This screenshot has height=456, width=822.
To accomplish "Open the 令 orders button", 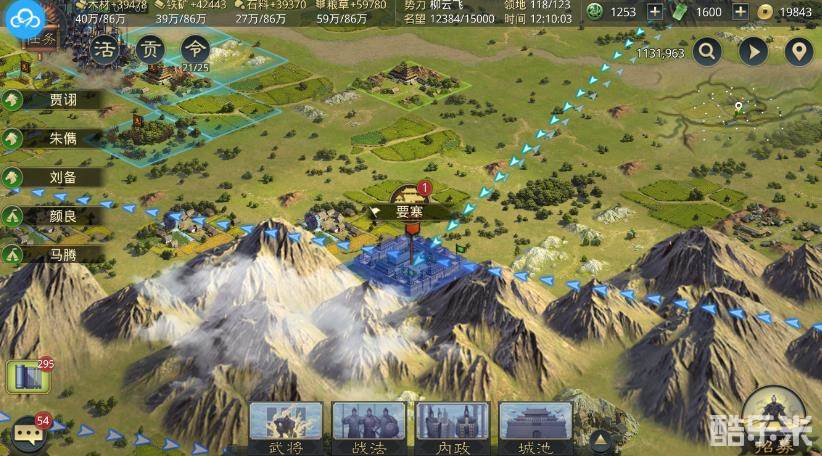I will point(197,49).
